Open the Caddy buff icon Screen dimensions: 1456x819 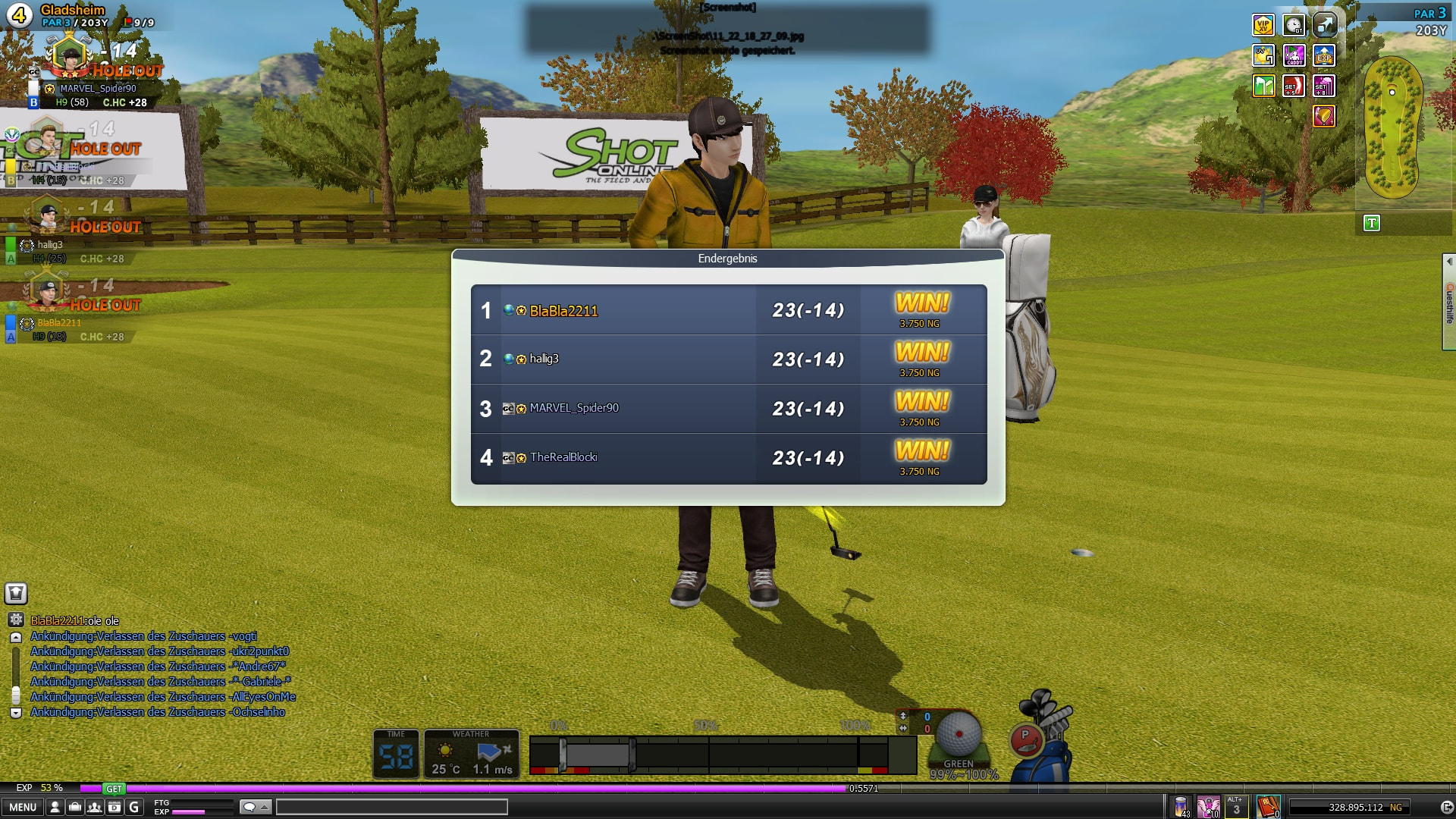click(x=1294, y=55)
